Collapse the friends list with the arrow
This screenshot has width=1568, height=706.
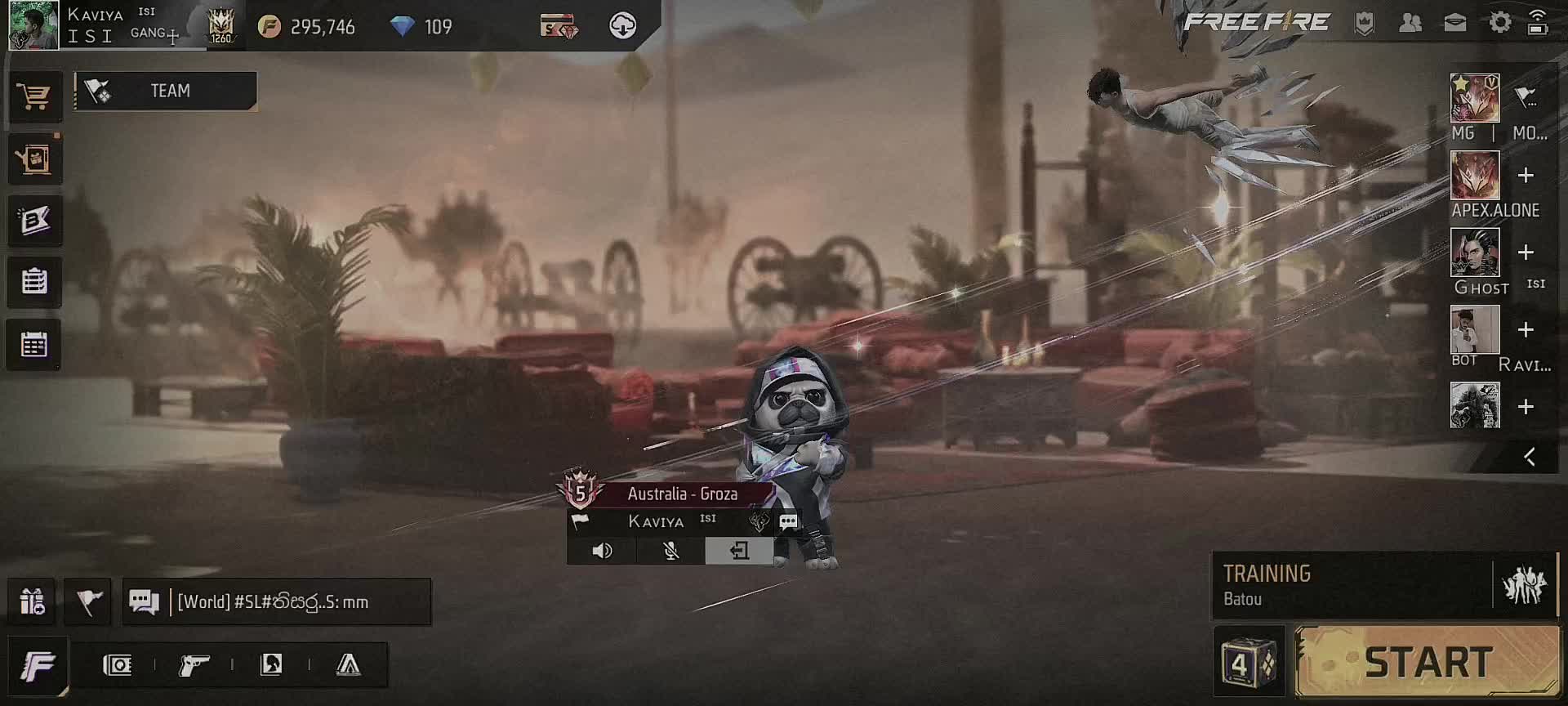click(1530, 457)
